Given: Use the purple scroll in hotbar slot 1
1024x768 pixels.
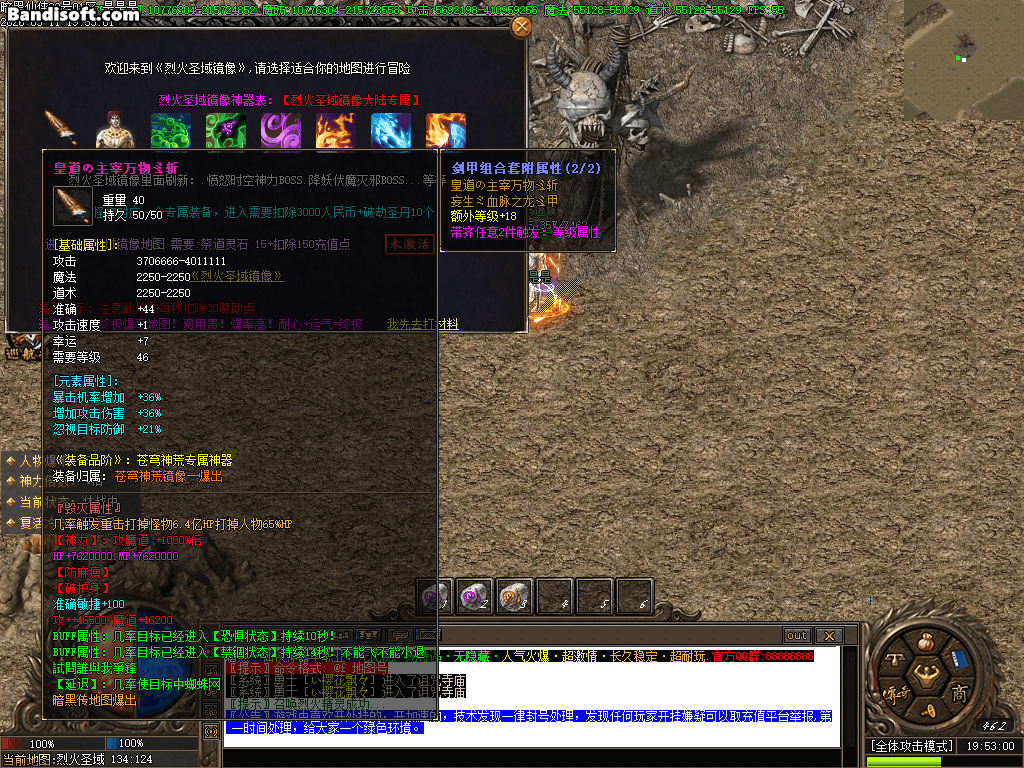Looking at the screenshot, I should 435,597.
